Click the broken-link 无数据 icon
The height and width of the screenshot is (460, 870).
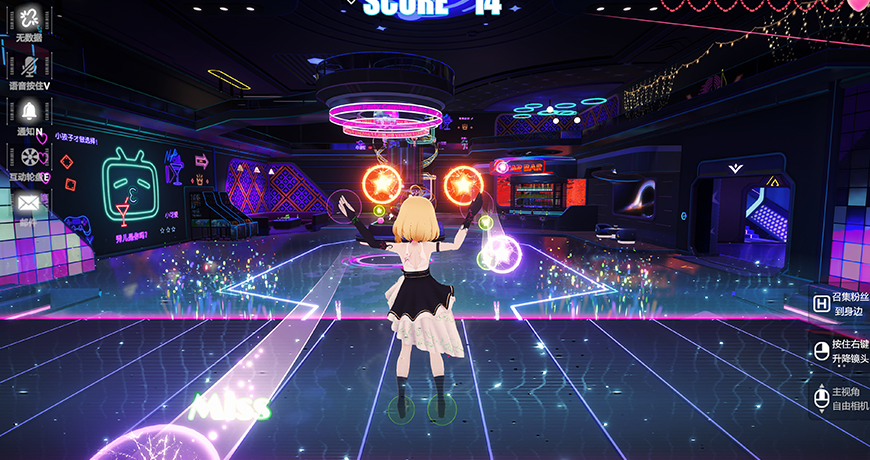click(x=28, y=19)
